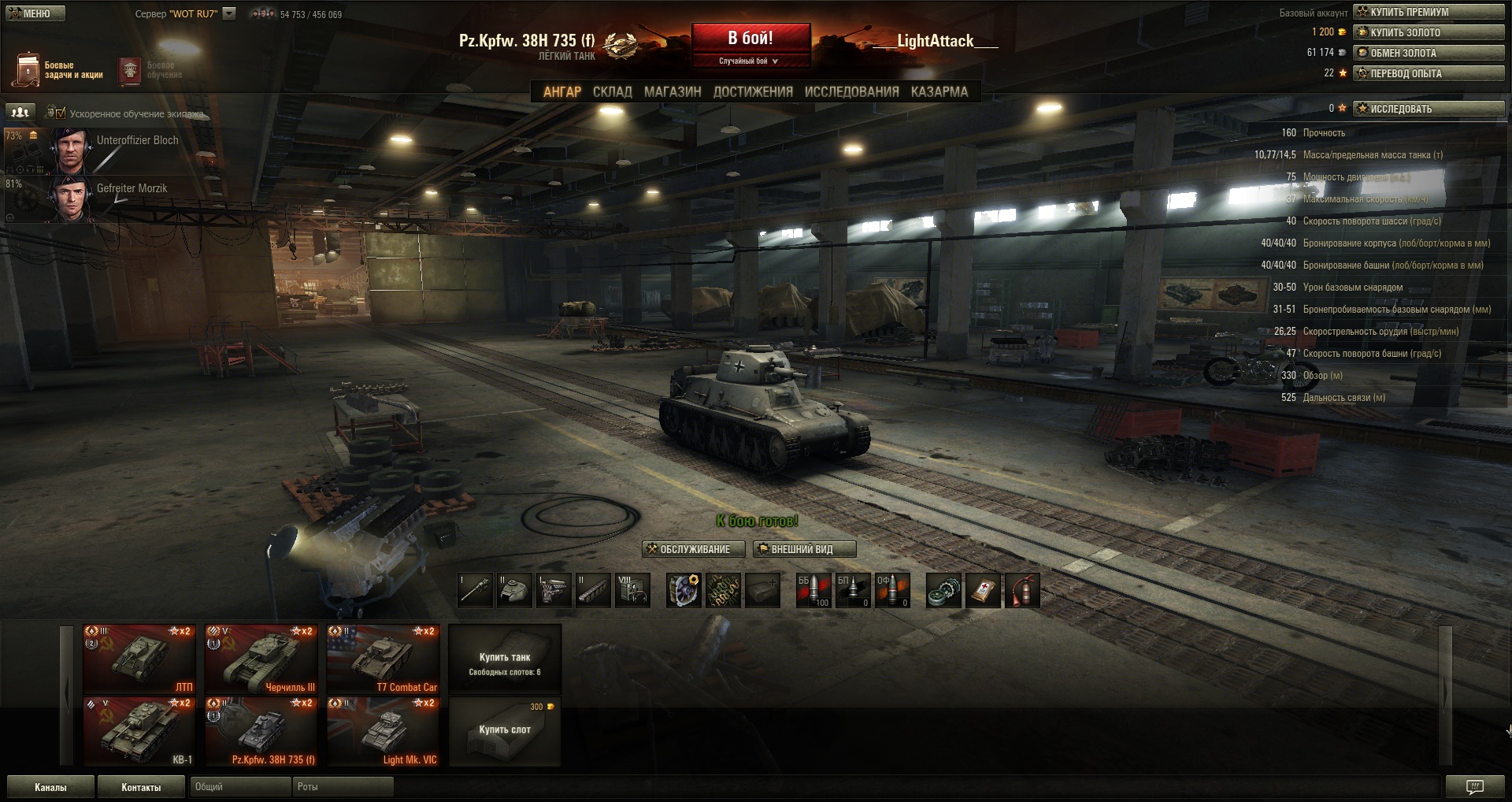The width and height of the screenshot is (1512, 802).
Task: Toggle accelerated crew training checkbox
Action: tap(61, 113)
